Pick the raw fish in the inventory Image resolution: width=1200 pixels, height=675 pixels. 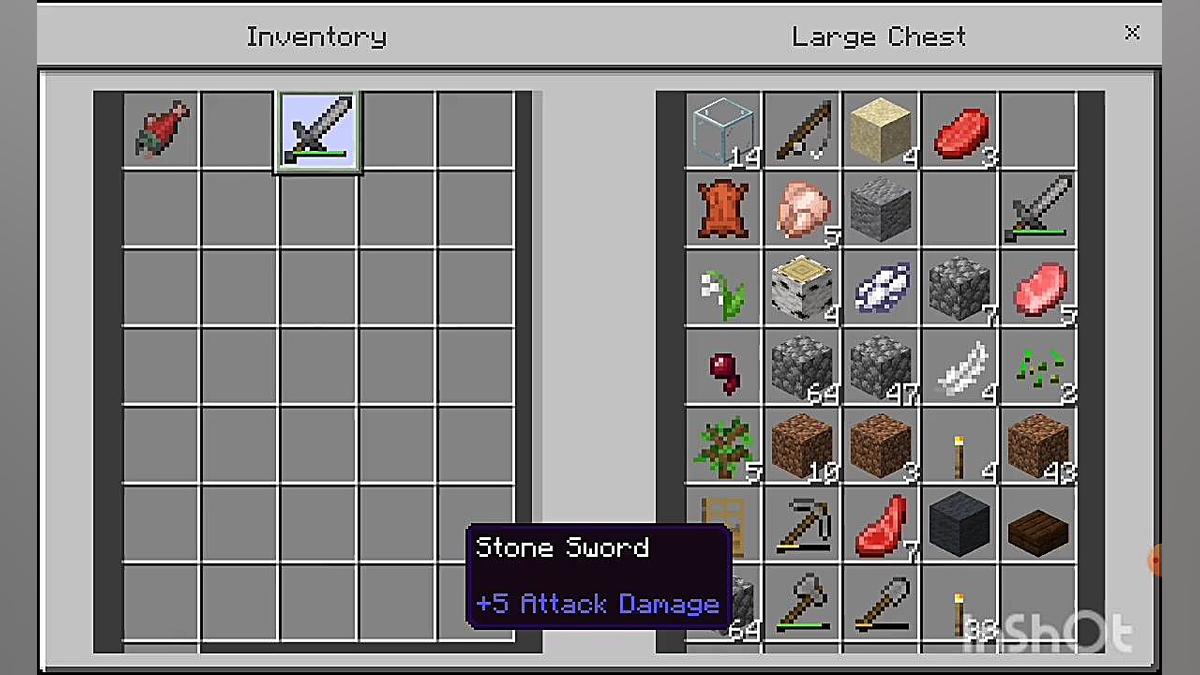click(x=161, y=131)
